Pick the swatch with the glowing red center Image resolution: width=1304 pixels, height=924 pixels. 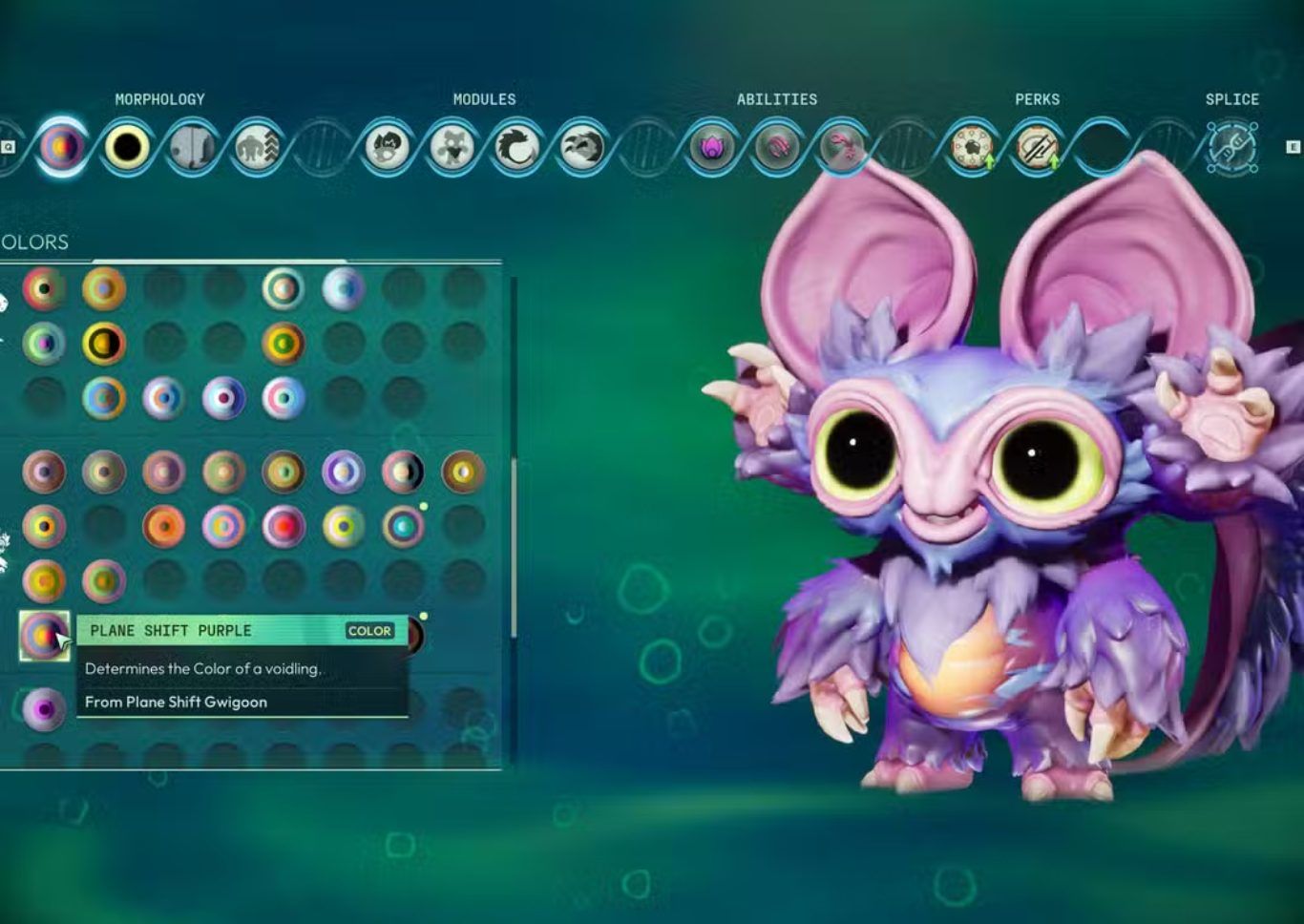point(284,526)
